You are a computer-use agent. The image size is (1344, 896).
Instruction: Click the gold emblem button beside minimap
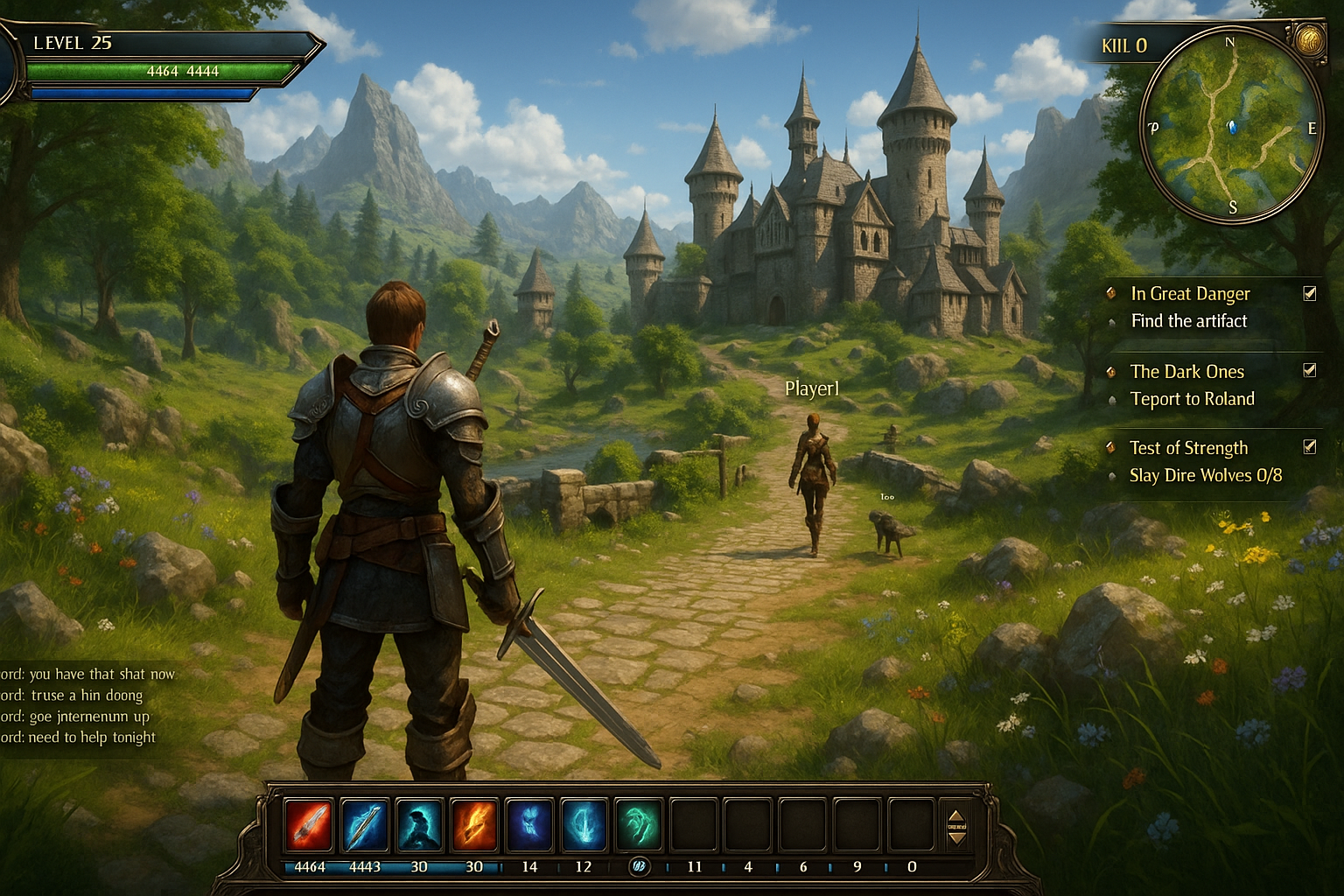(1309, 39)
